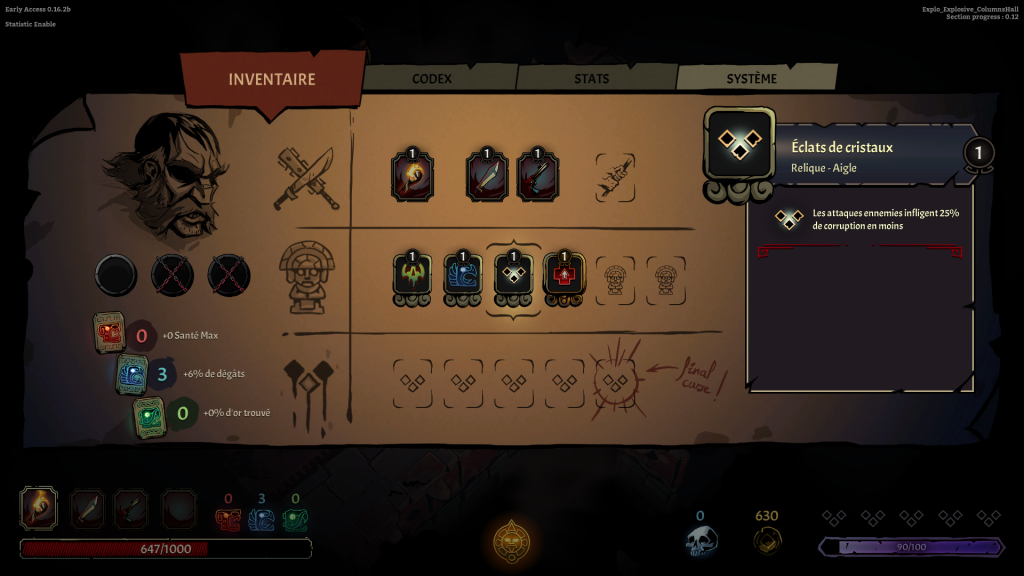1024x576 pixels.
Task: Choose the blue eagle relic
Action: 463,275
